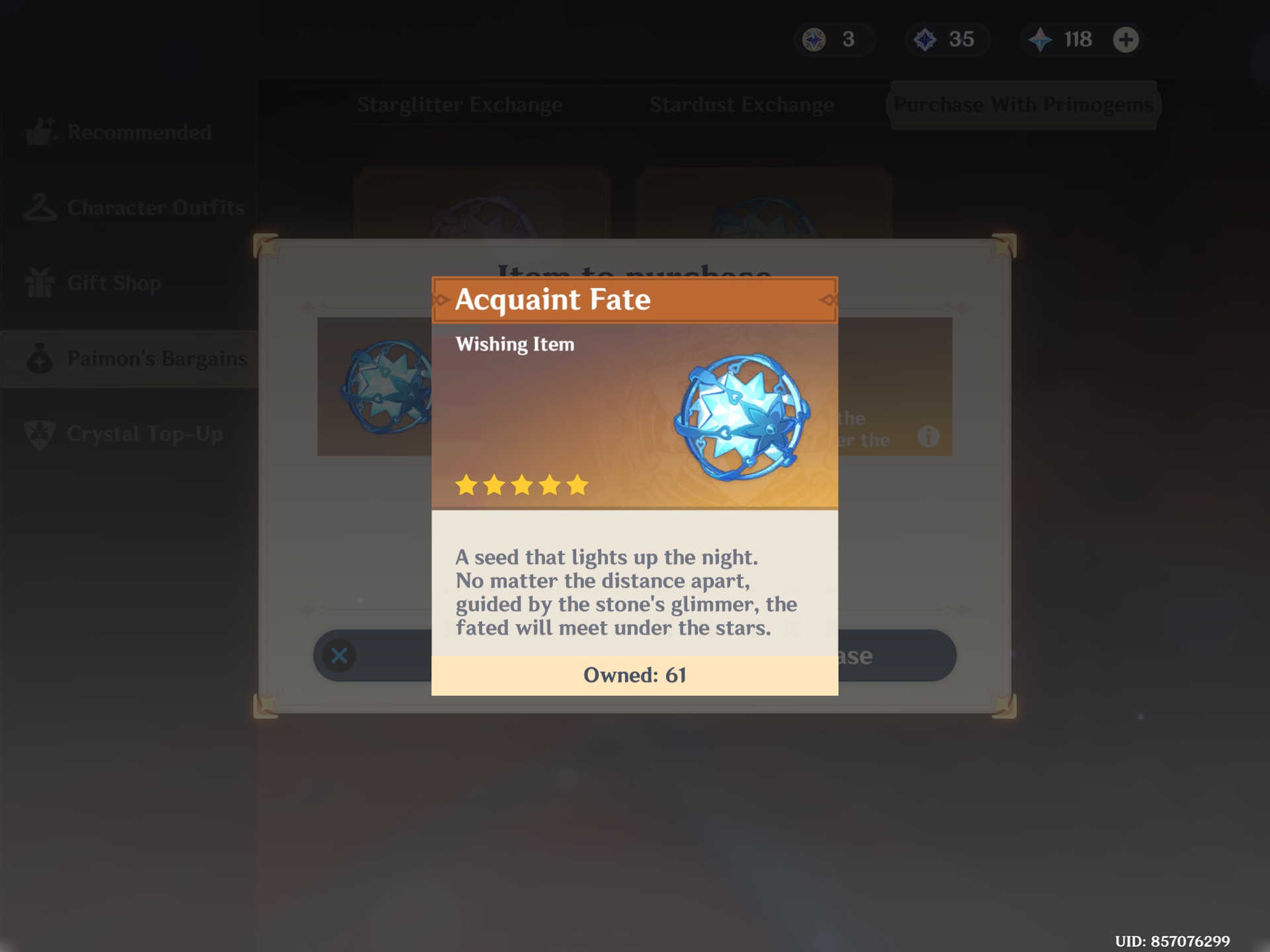
Task: Switch to the Starglitter Exchange tab
Action: tap(460, 104)
